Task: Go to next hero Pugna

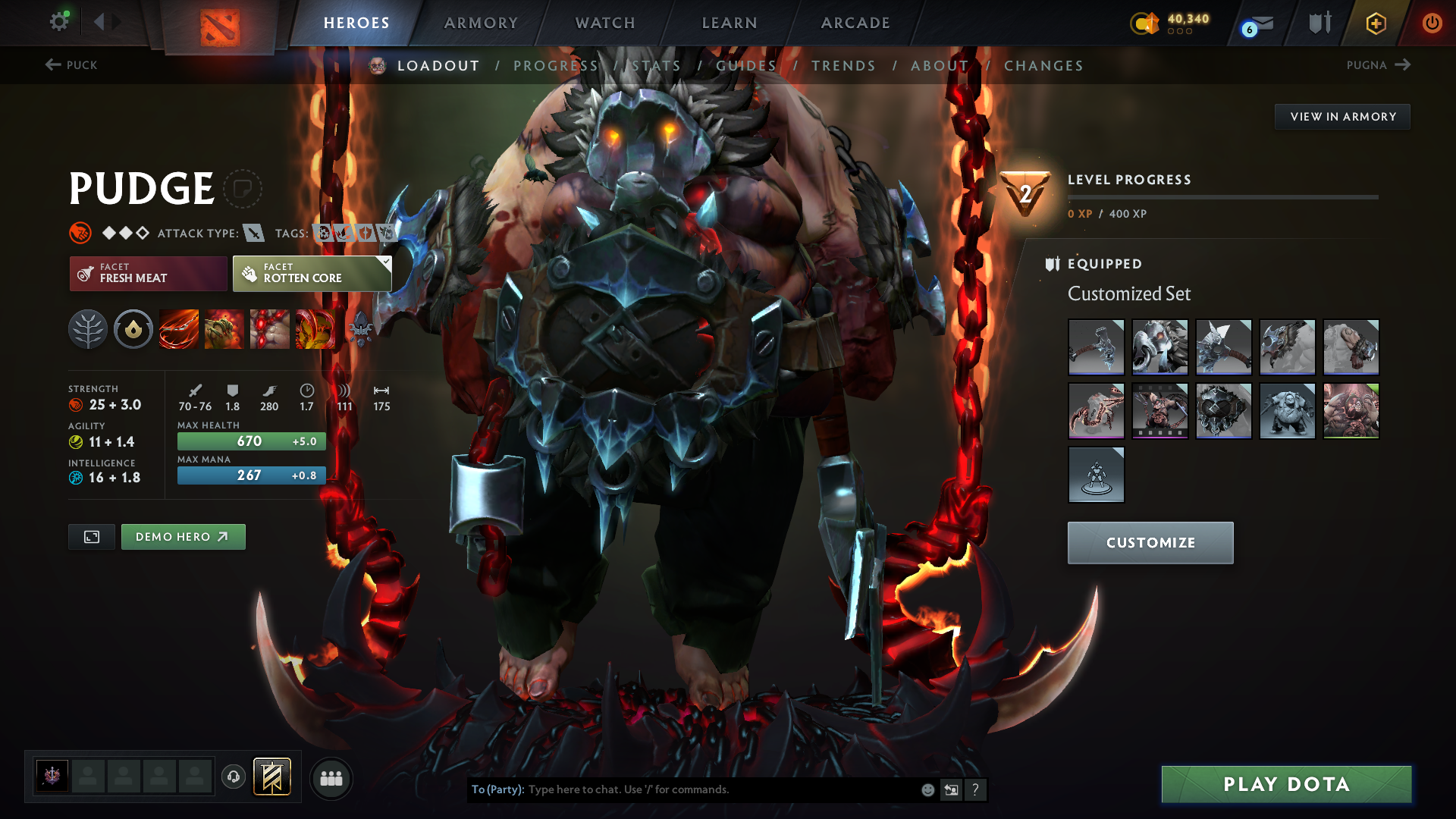Action: 1378,65
